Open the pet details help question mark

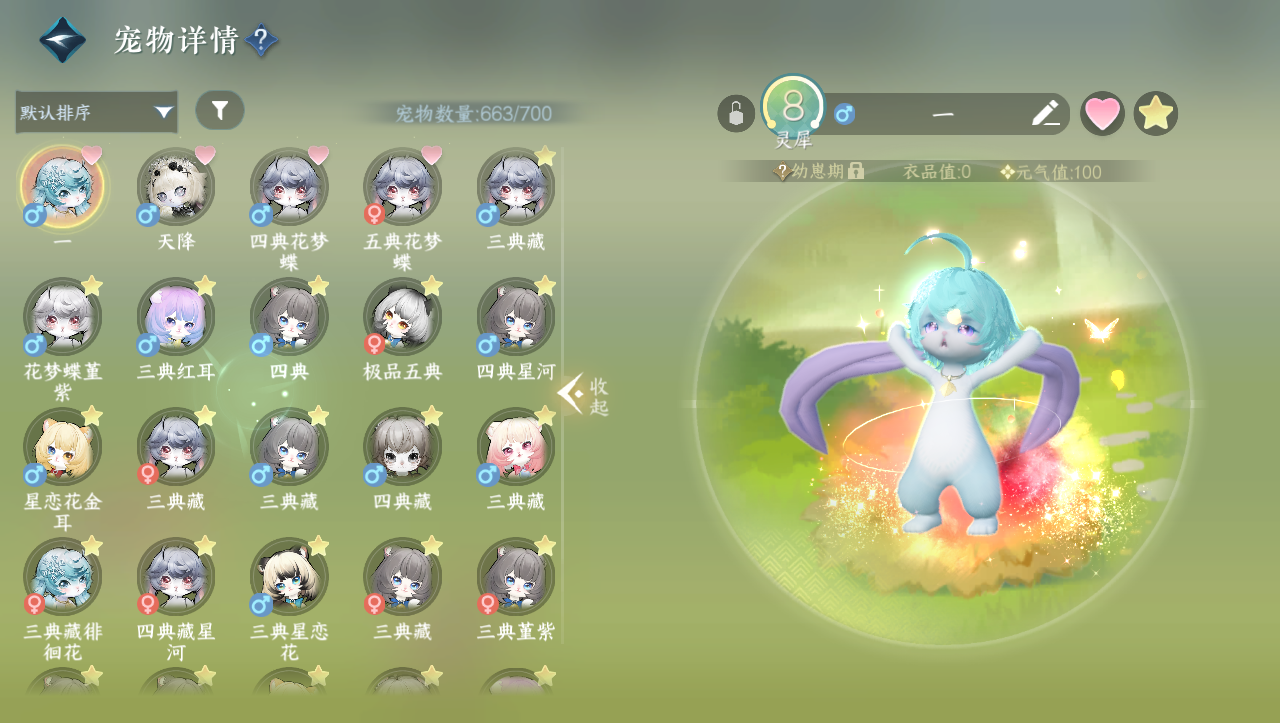coord(261,41)
